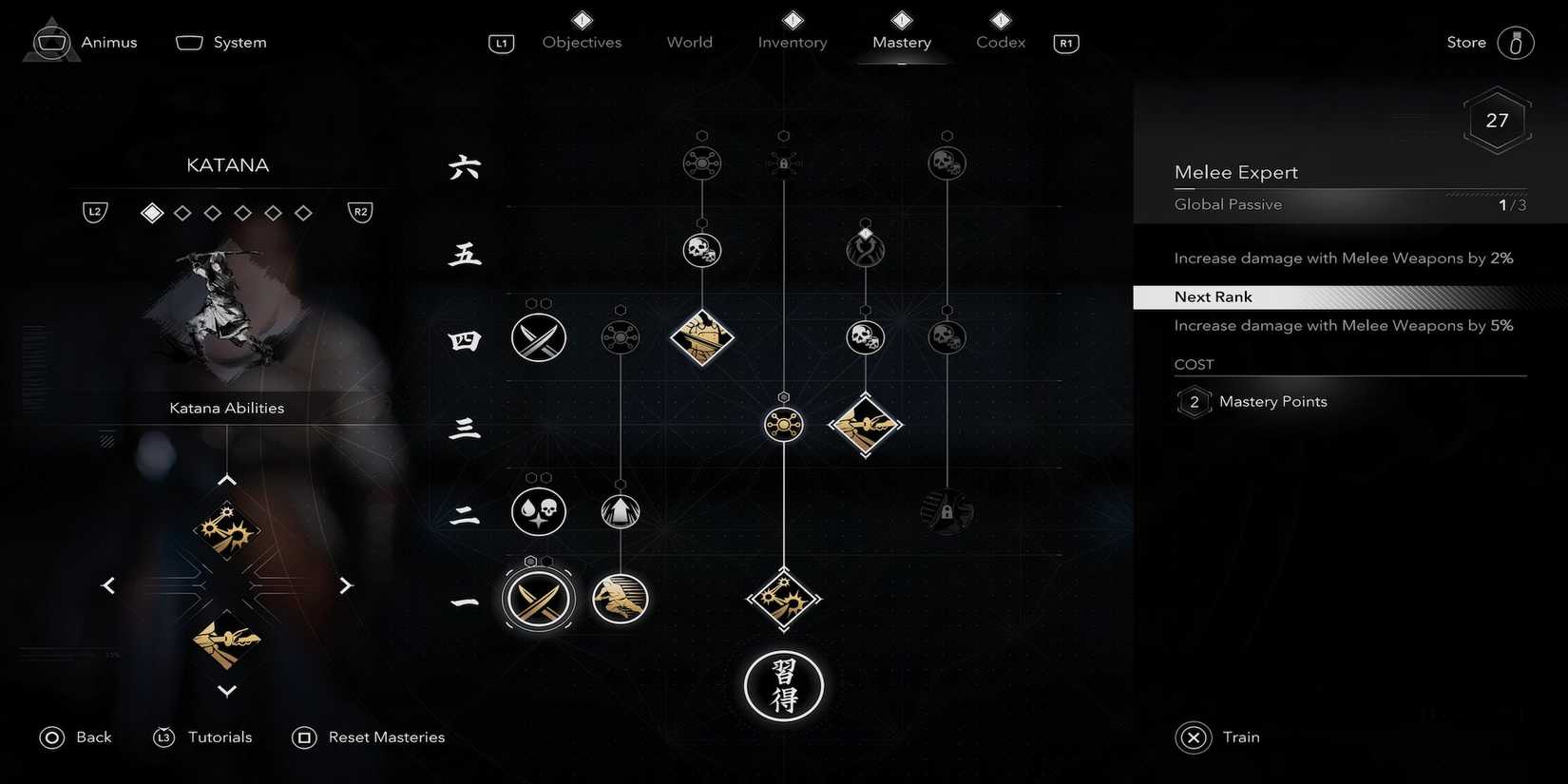Open the gold gear diamond node above 習得
Viewport: 1568px width, 784px height.
784,599
